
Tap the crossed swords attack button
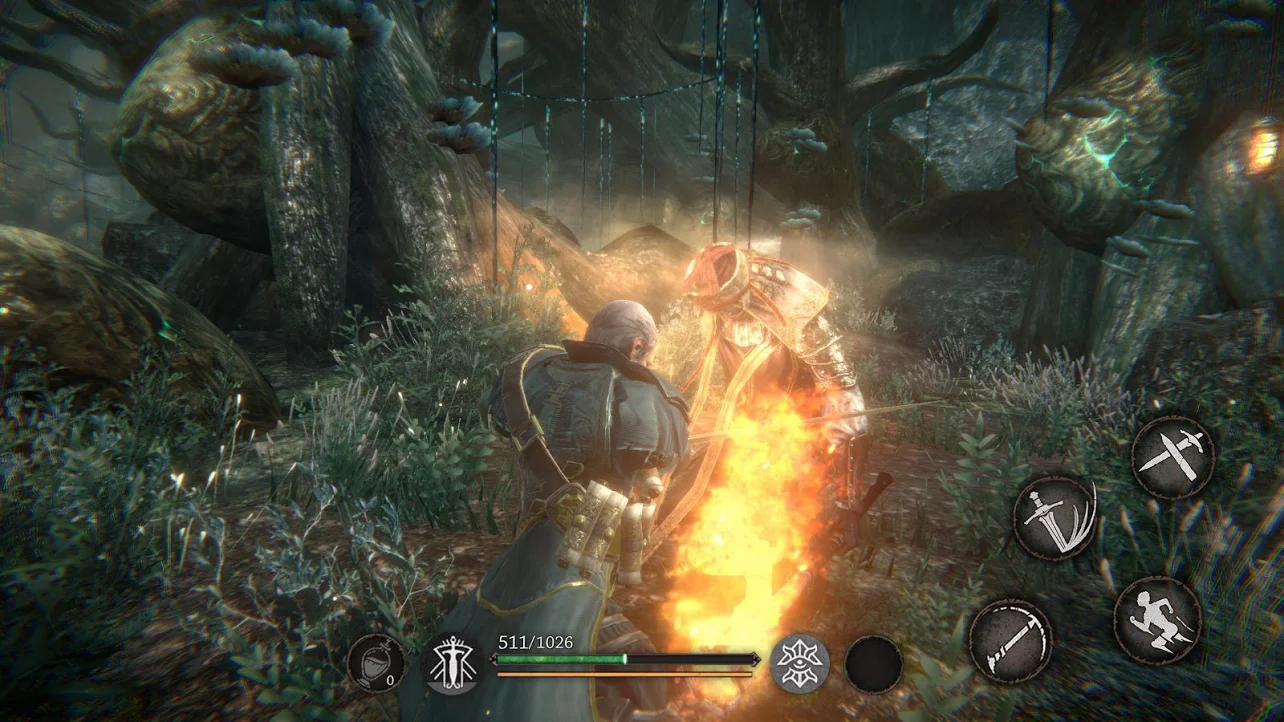pyautogui.click(x=1172, y=456)
